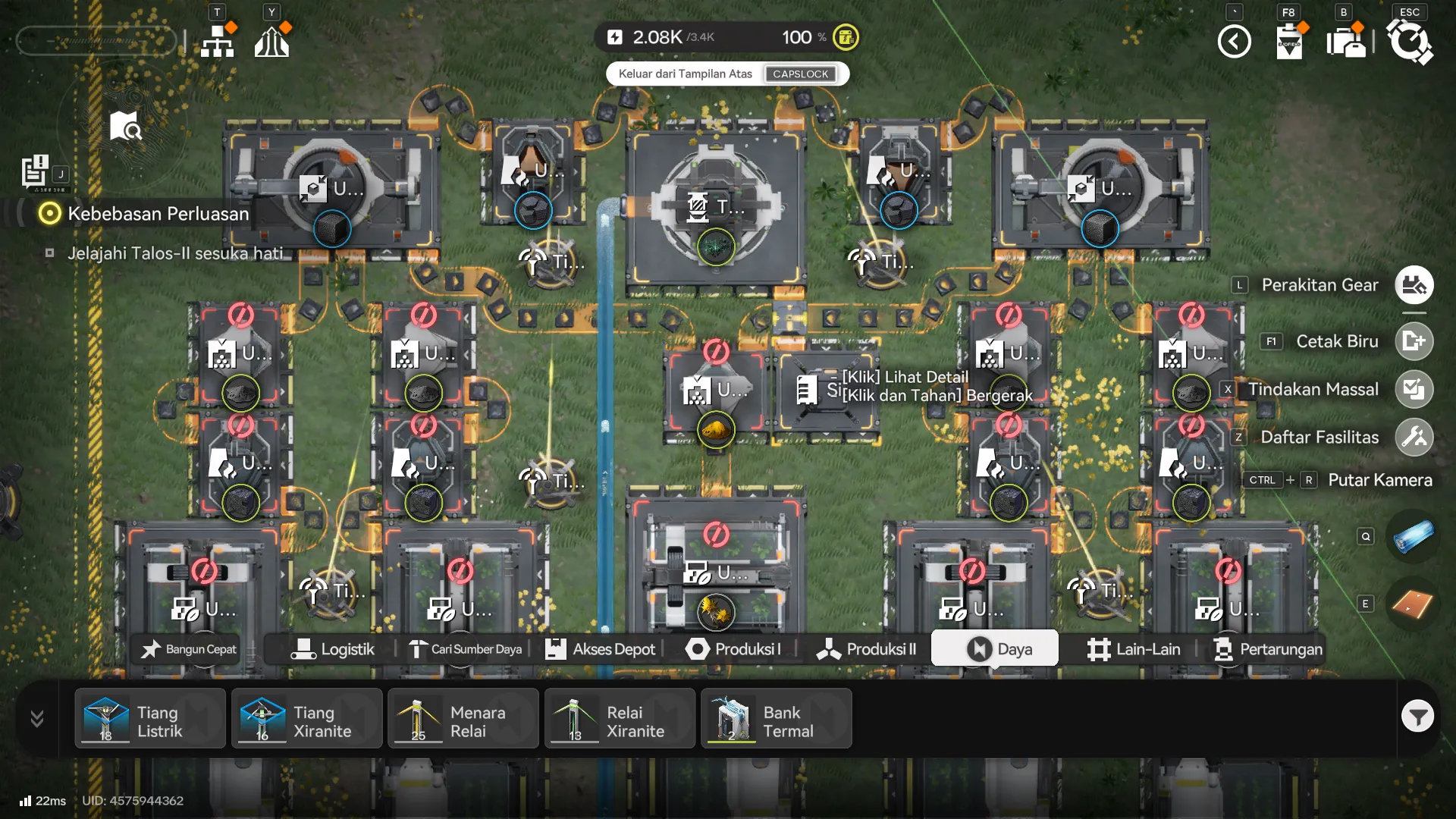Collapse the build menu with the double chevron
1456x819 pixels.
click(x=36, y=718)
